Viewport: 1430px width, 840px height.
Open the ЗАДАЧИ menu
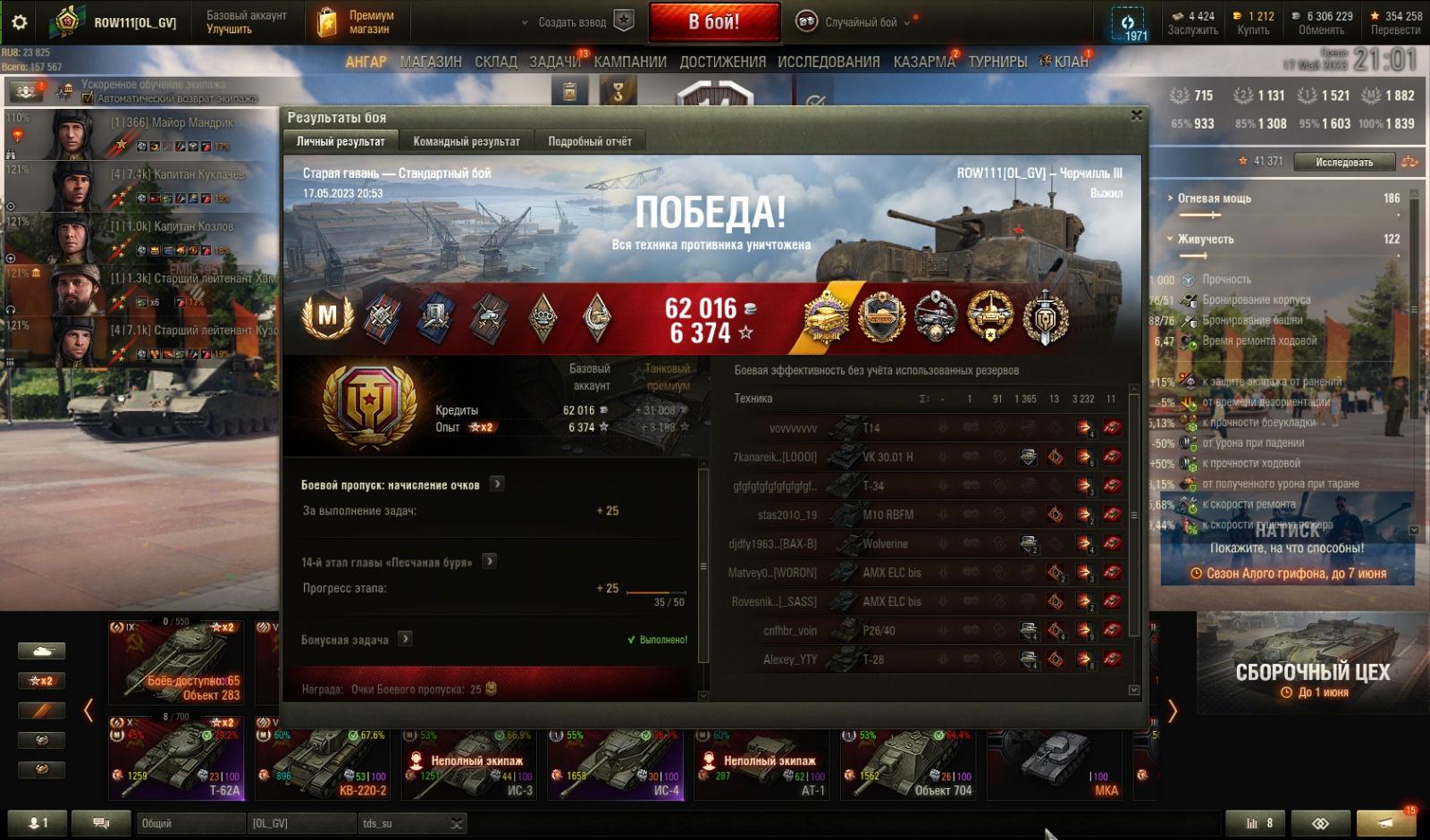554,62
